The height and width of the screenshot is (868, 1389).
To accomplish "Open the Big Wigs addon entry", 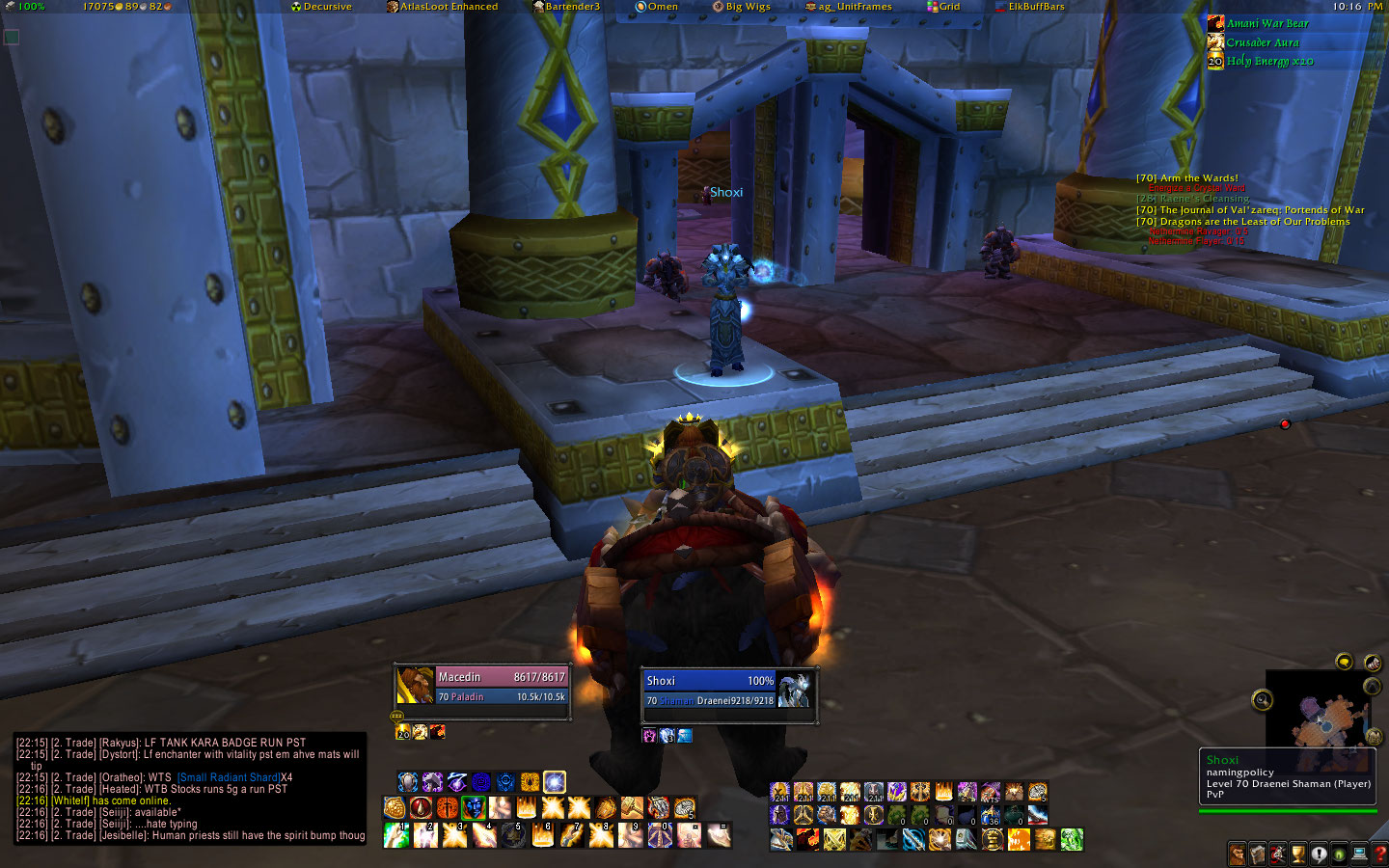I will click(742, 7).
